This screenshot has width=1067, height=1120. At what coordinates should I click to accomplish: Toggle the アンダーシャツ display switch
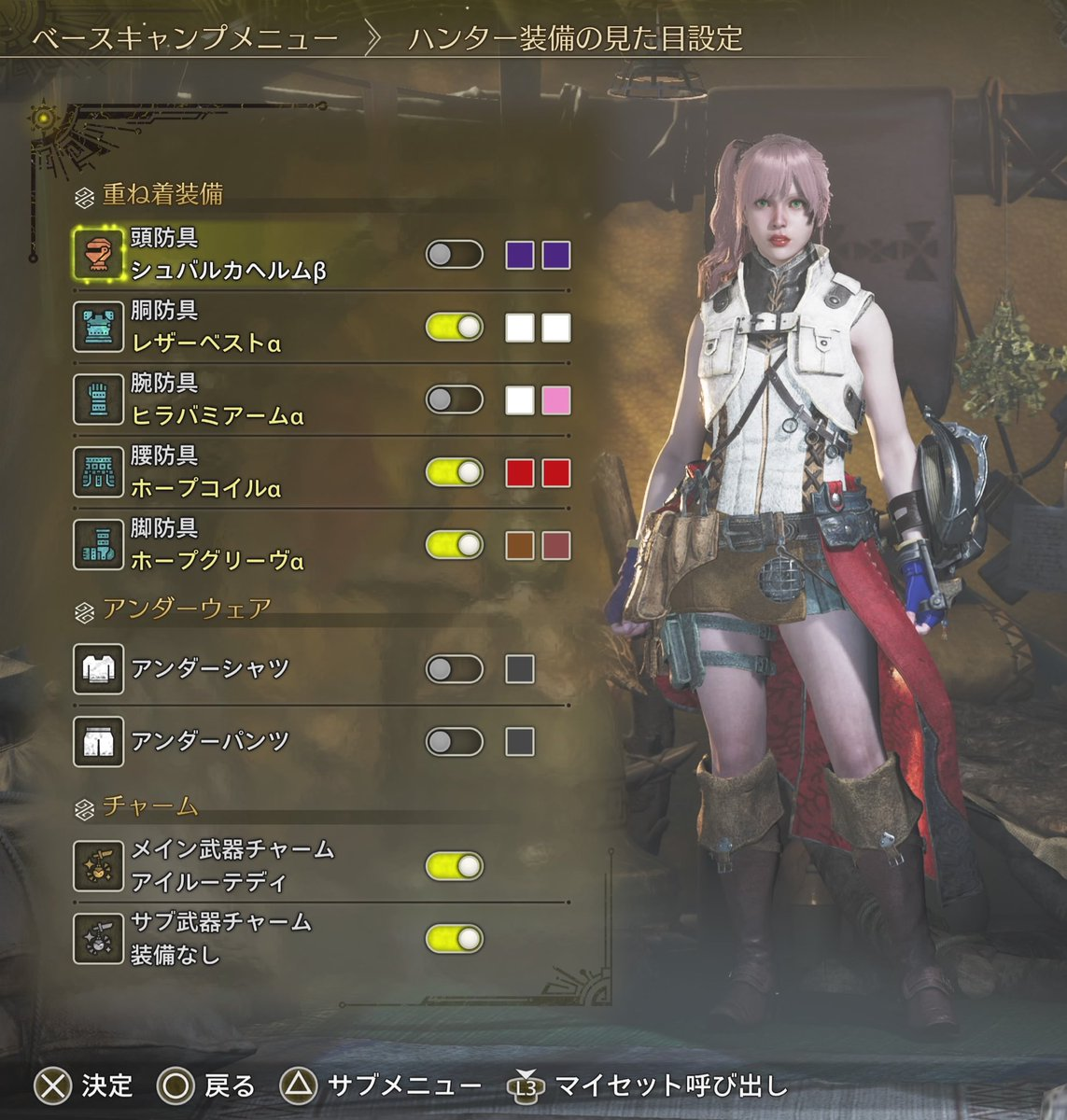pos(455,669)
